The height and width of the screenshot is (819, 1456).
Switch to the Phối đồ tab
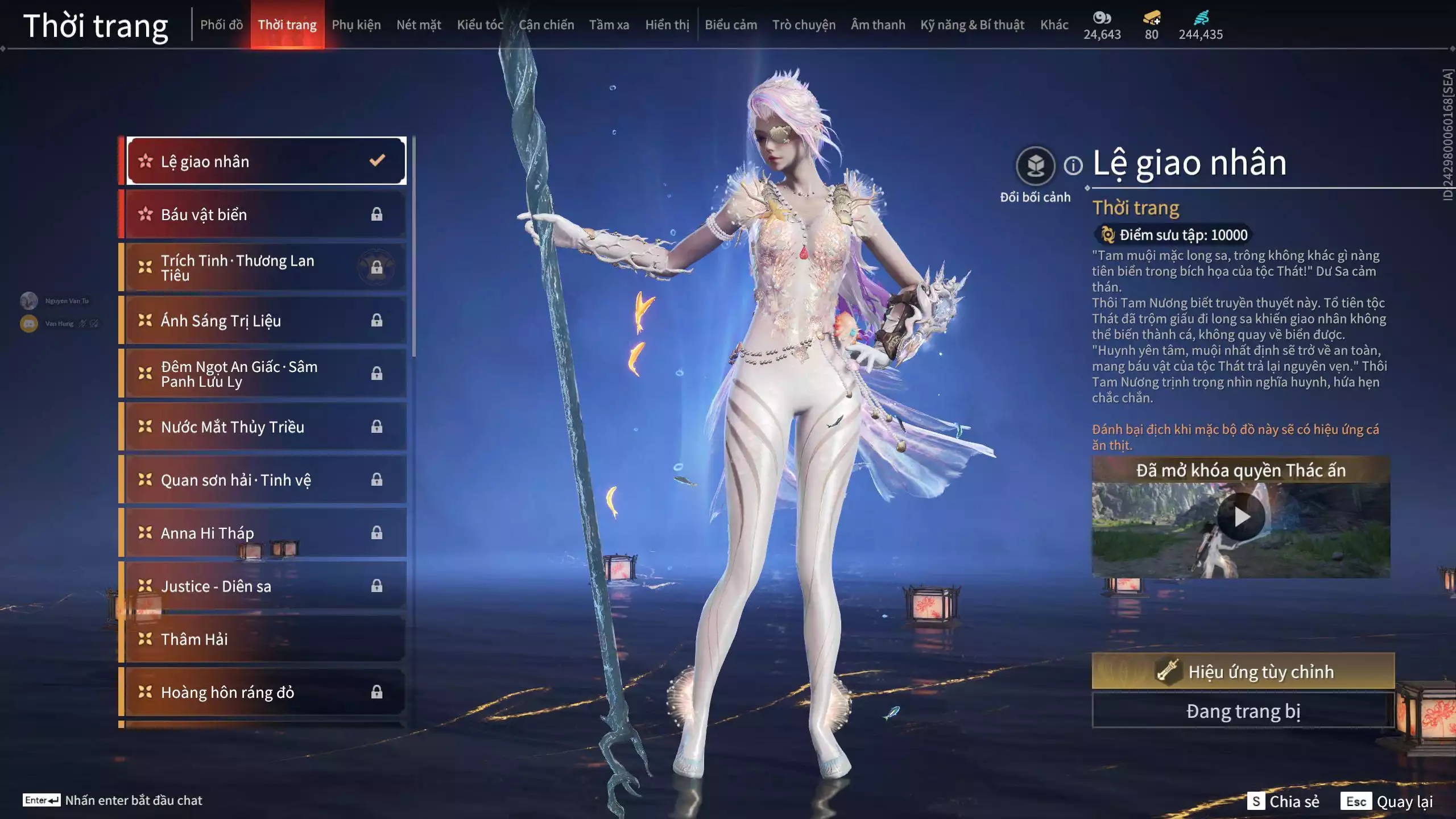tap(221, 25)
